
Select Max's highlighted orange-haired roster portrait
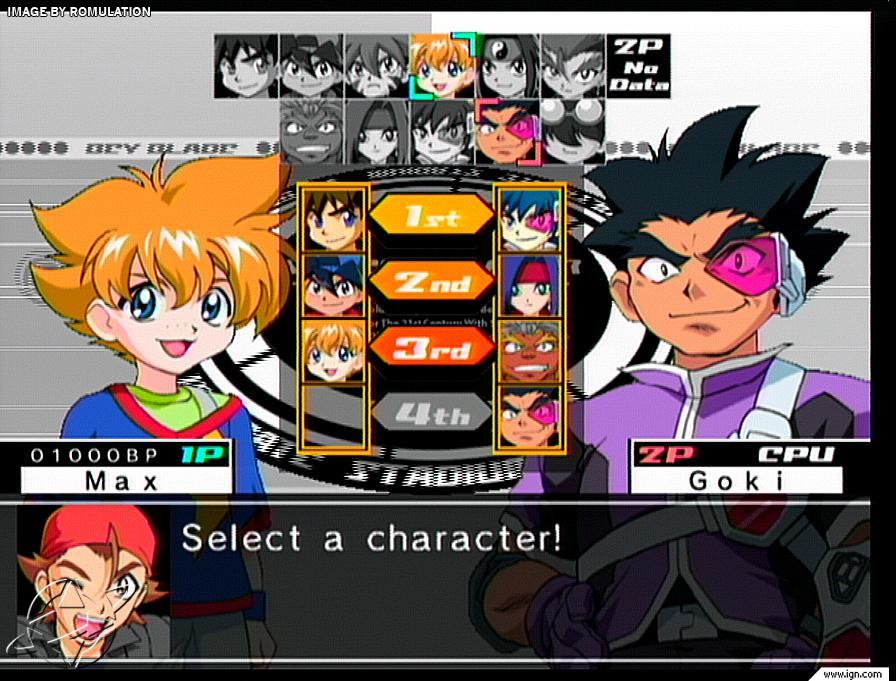pyautogui.click(x=442, y=66)
